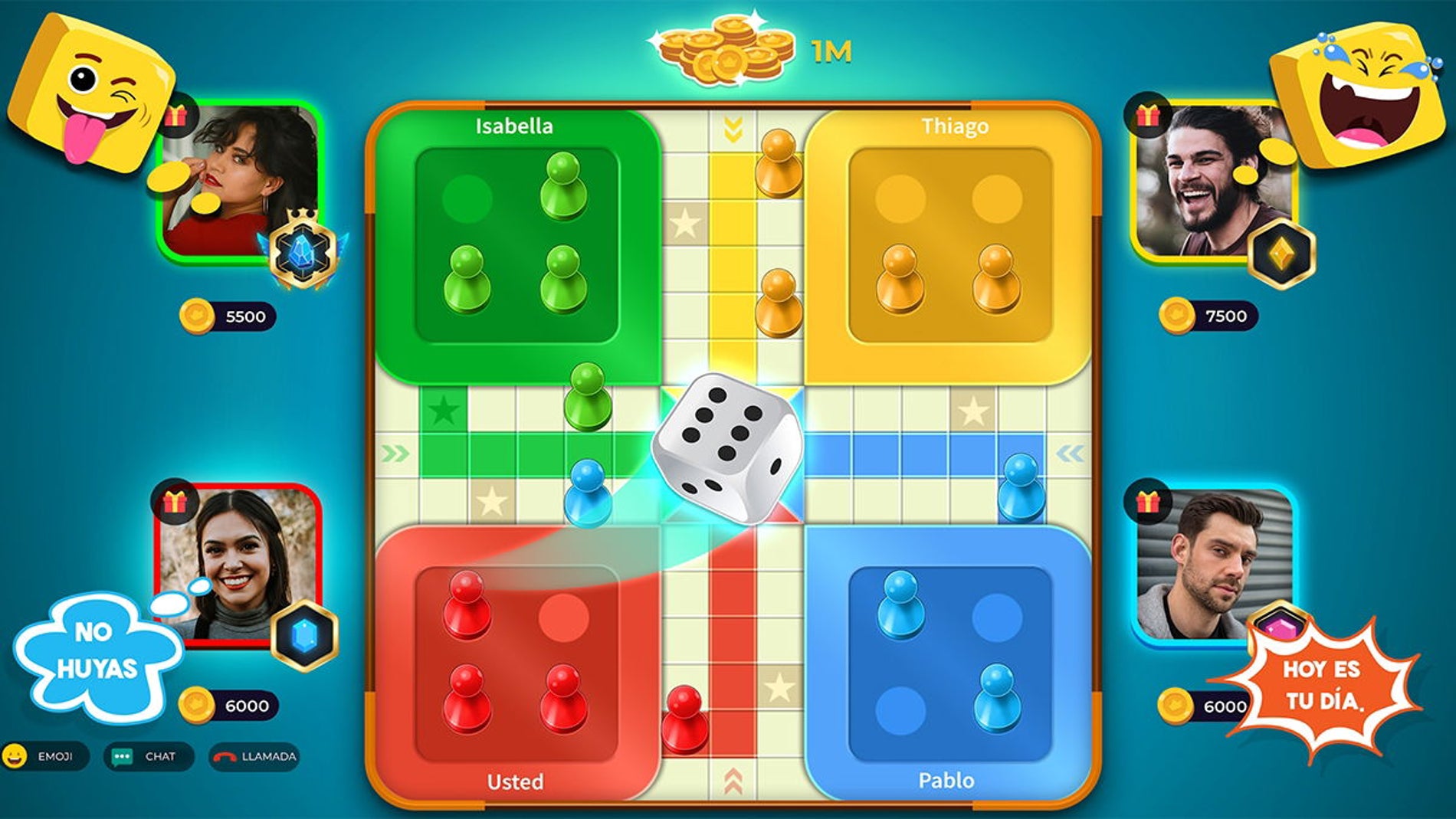Viewport: 1456px width, 819px height.
Task: Open Isabella's gift icon
Action: click(x=176, y=116)
